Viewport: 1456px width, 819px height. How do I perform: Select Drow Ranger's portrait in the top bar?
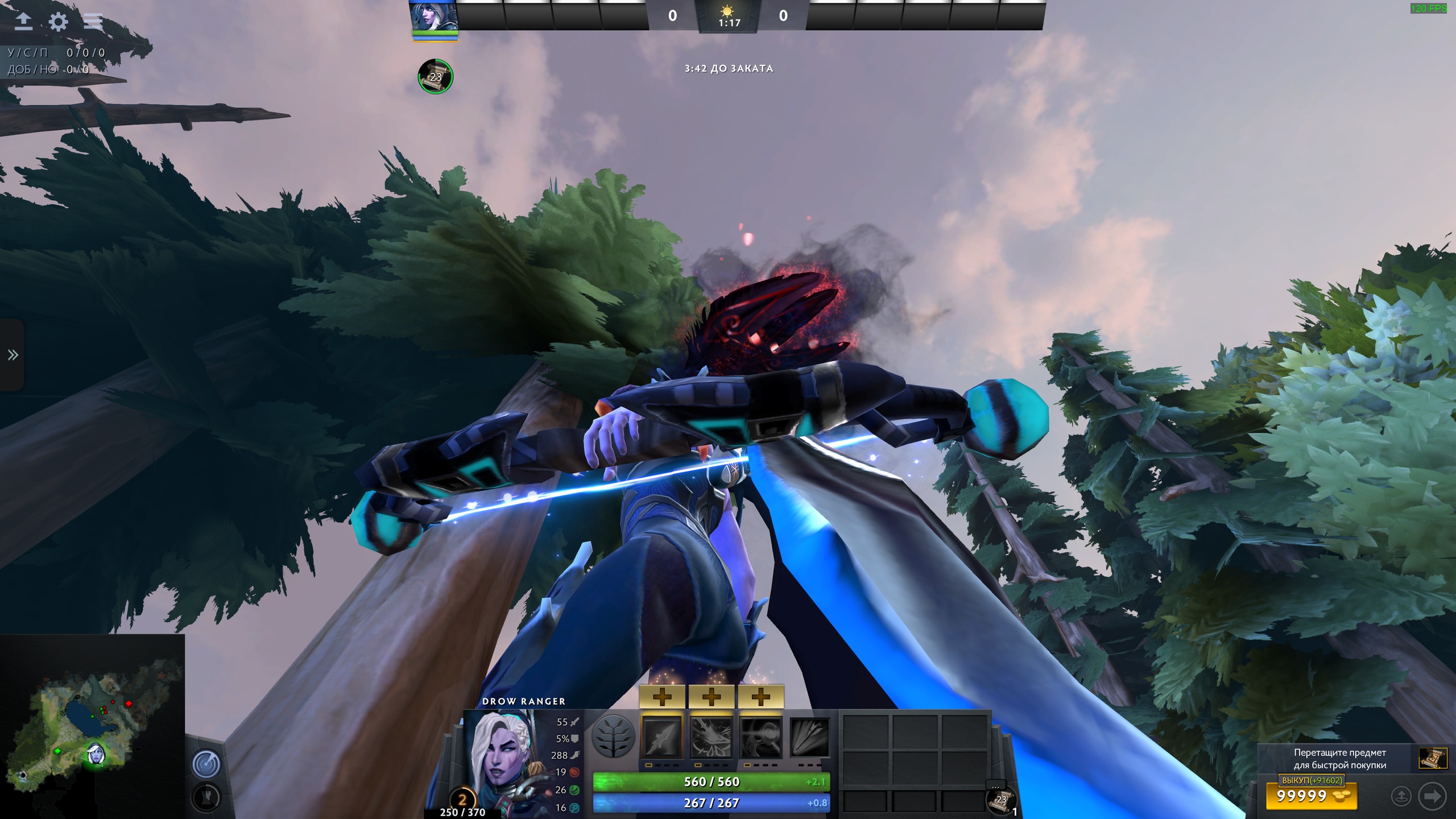(434, 16)
